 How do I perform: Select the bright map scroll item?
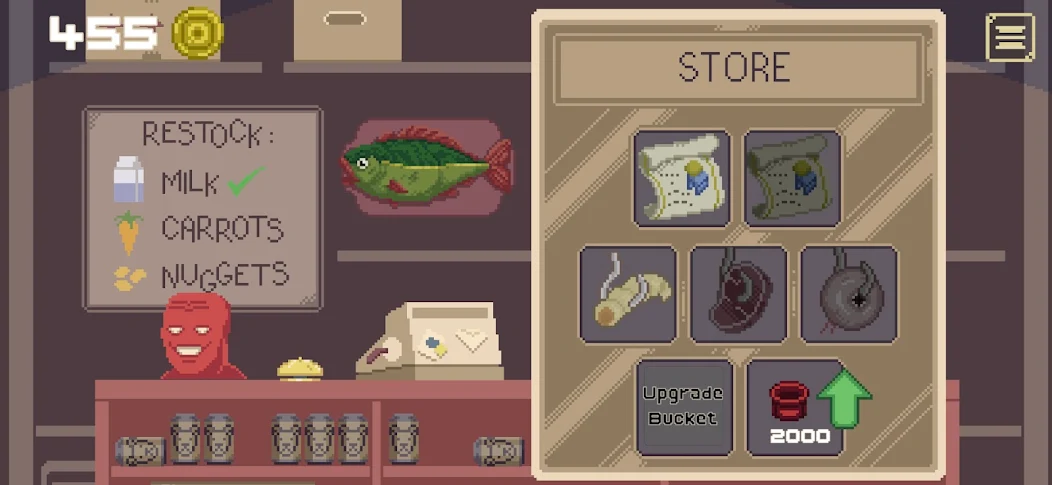click(682, 179)
